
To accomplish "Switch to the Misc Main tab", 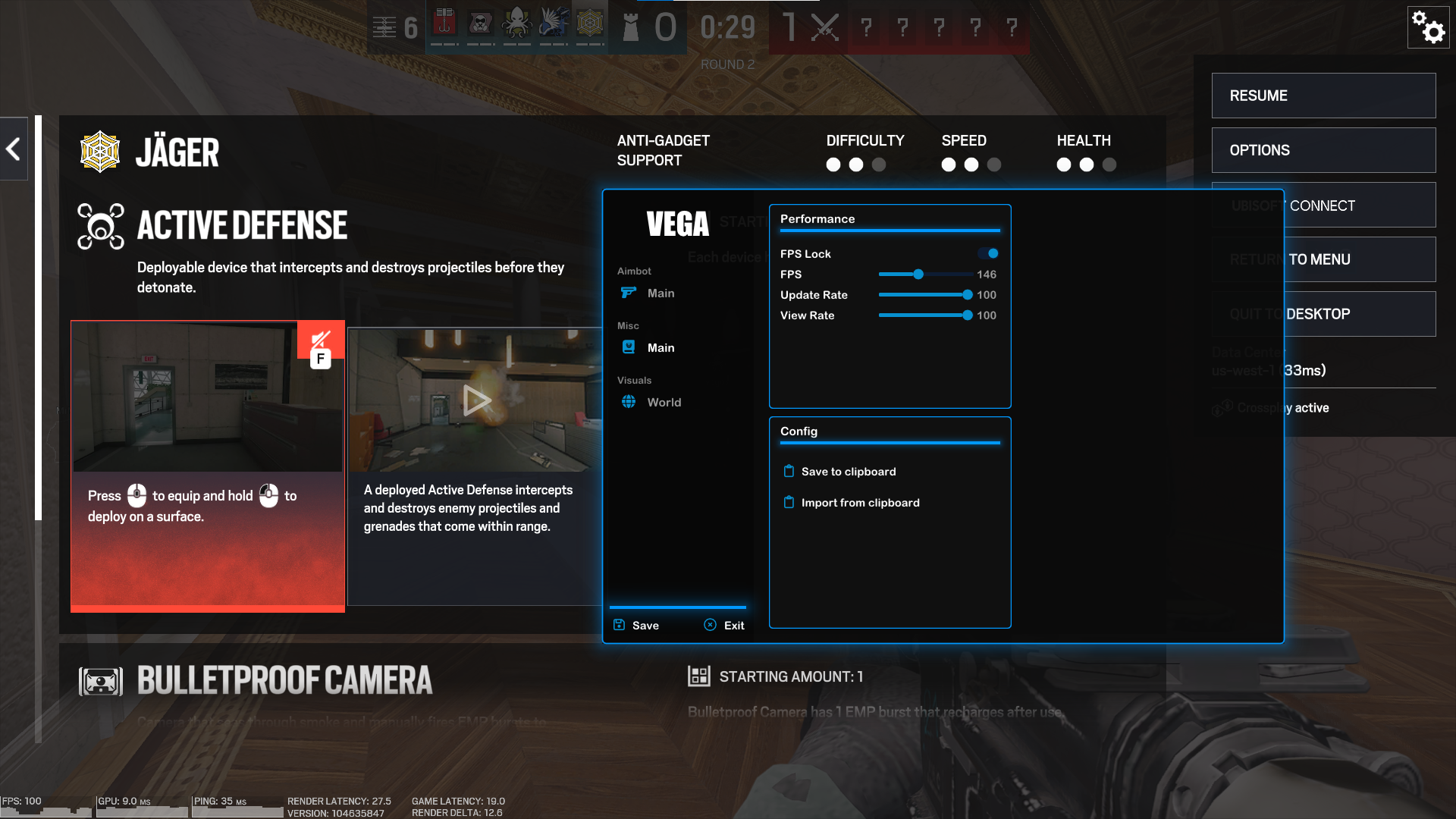I will (x=661, y=348).
